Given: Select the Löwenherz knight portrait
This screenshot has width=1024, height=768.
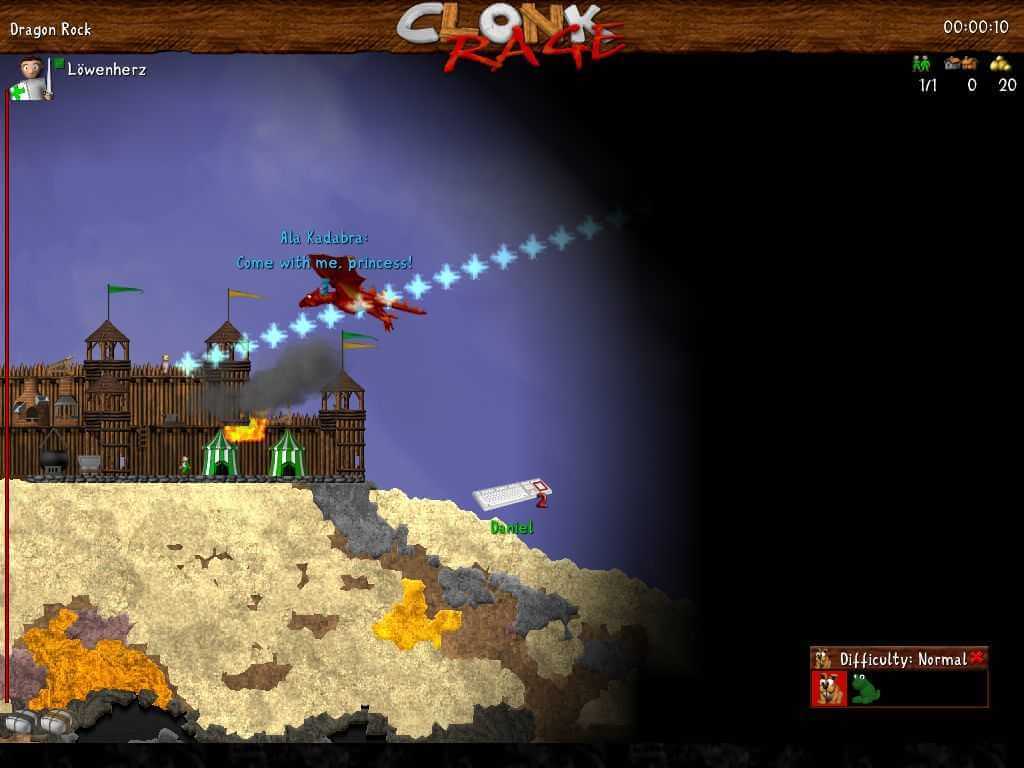Looking at the screenshot, I should [33, 78].
